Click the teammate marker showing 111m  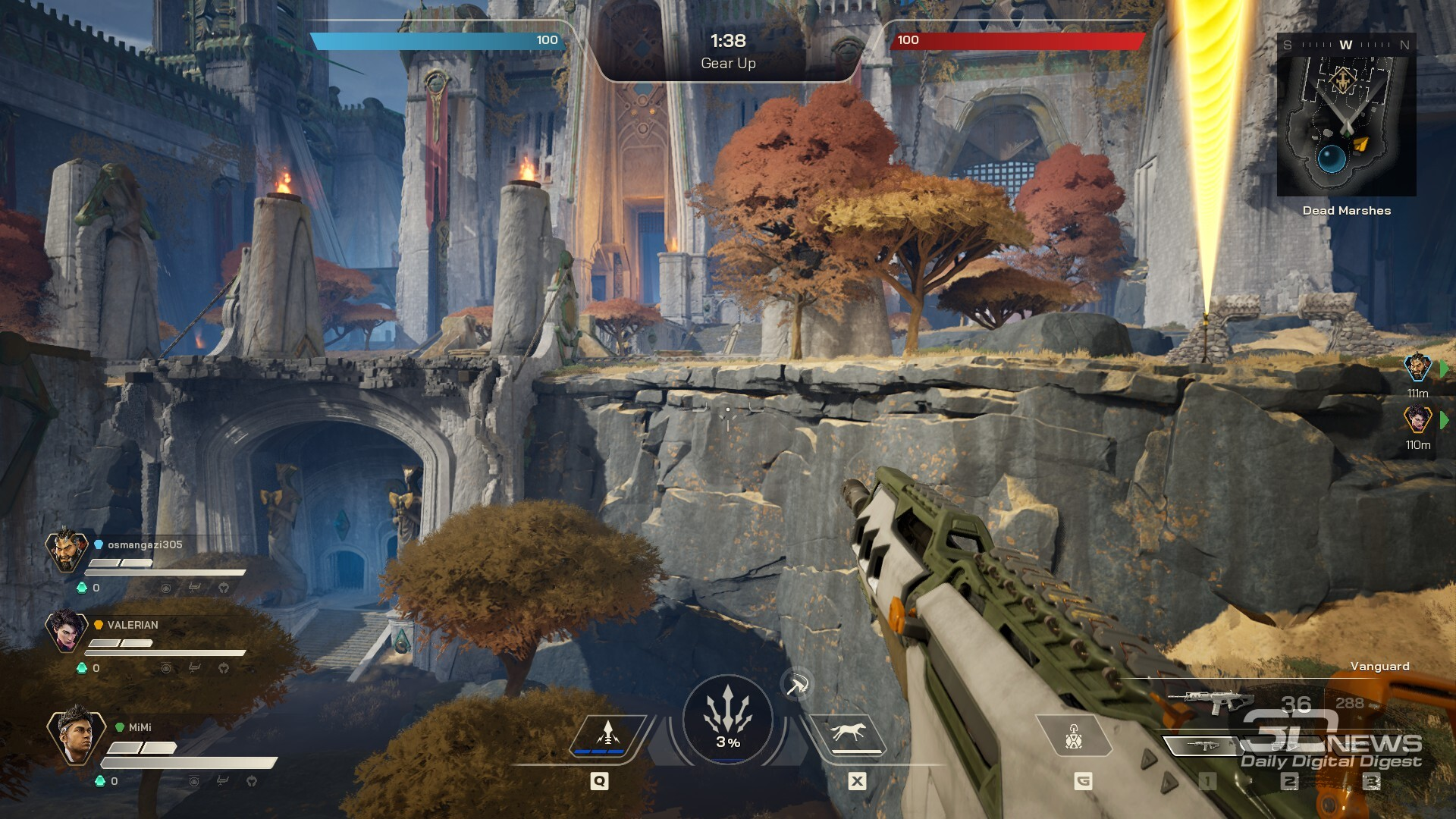pyautogui.click(x=1417, y=369)
